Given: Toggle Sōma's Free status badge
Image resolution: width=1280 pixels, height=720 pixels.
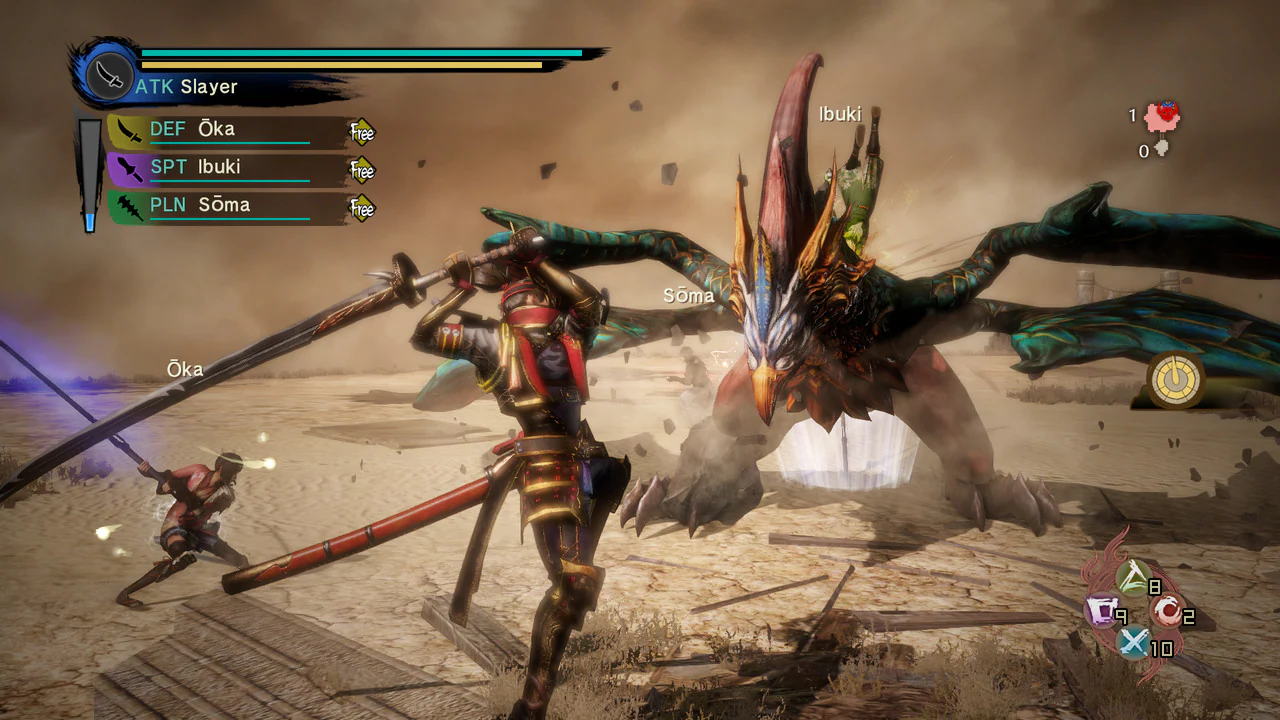Looking at the screenshot, I should coord(360,209).
